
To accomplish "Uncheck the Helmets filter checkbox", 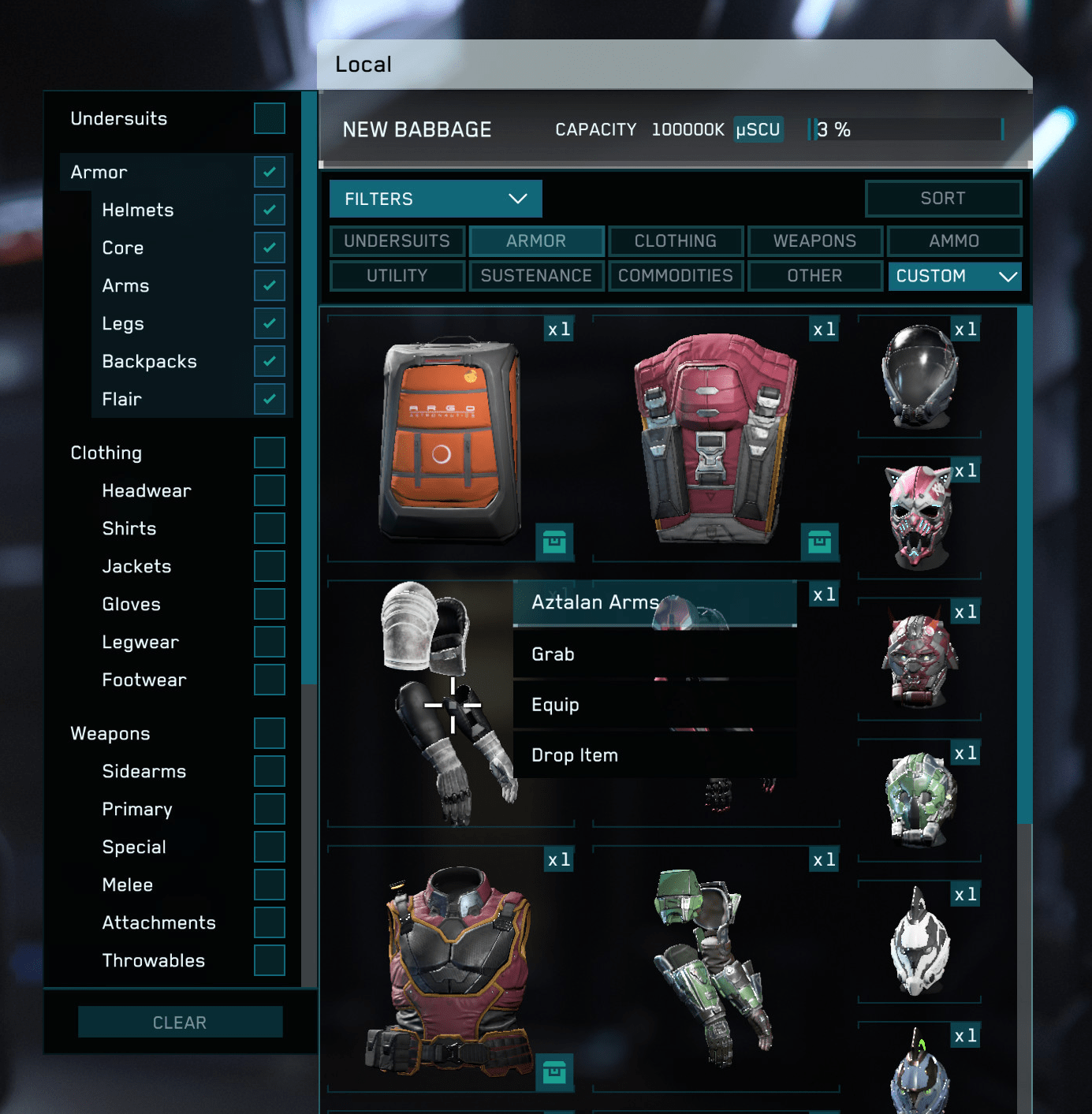I will pyautogui.click(x=269, y=210).
